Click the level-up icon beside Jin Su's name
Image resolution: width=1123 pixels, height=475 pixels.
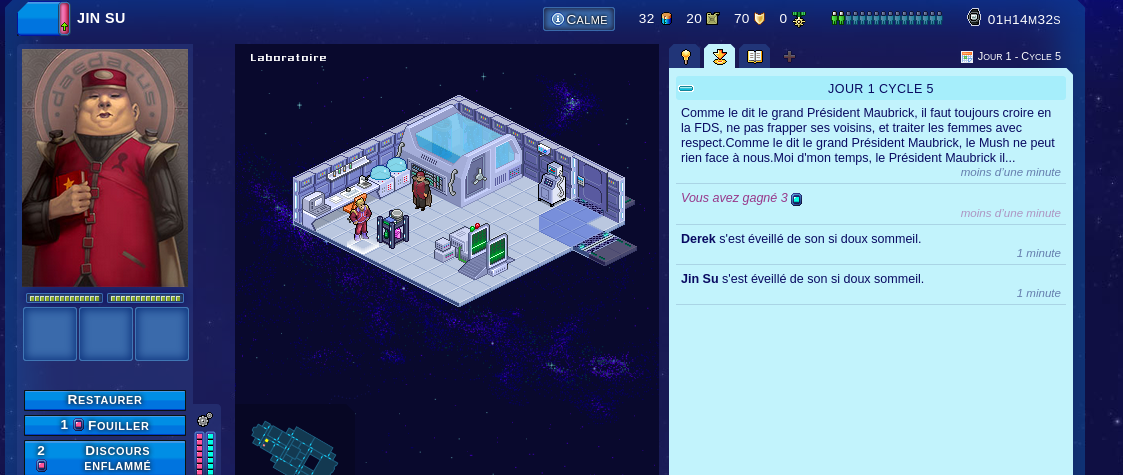64,19
